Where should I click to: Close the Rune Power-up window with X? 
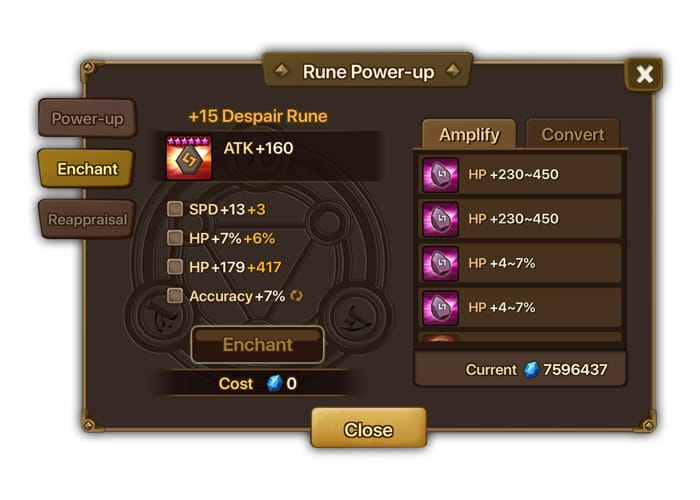point(644,74)
